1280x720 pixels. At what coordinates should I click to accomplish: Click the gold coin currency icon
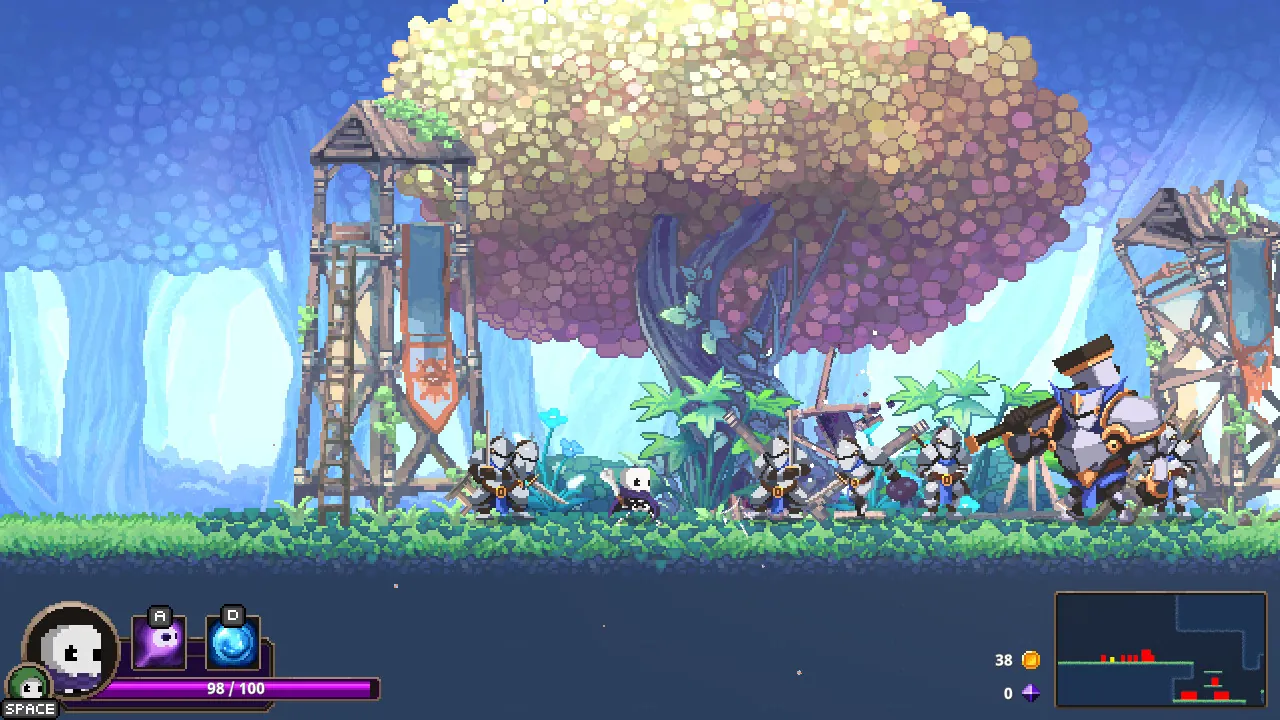[1030, 660]
